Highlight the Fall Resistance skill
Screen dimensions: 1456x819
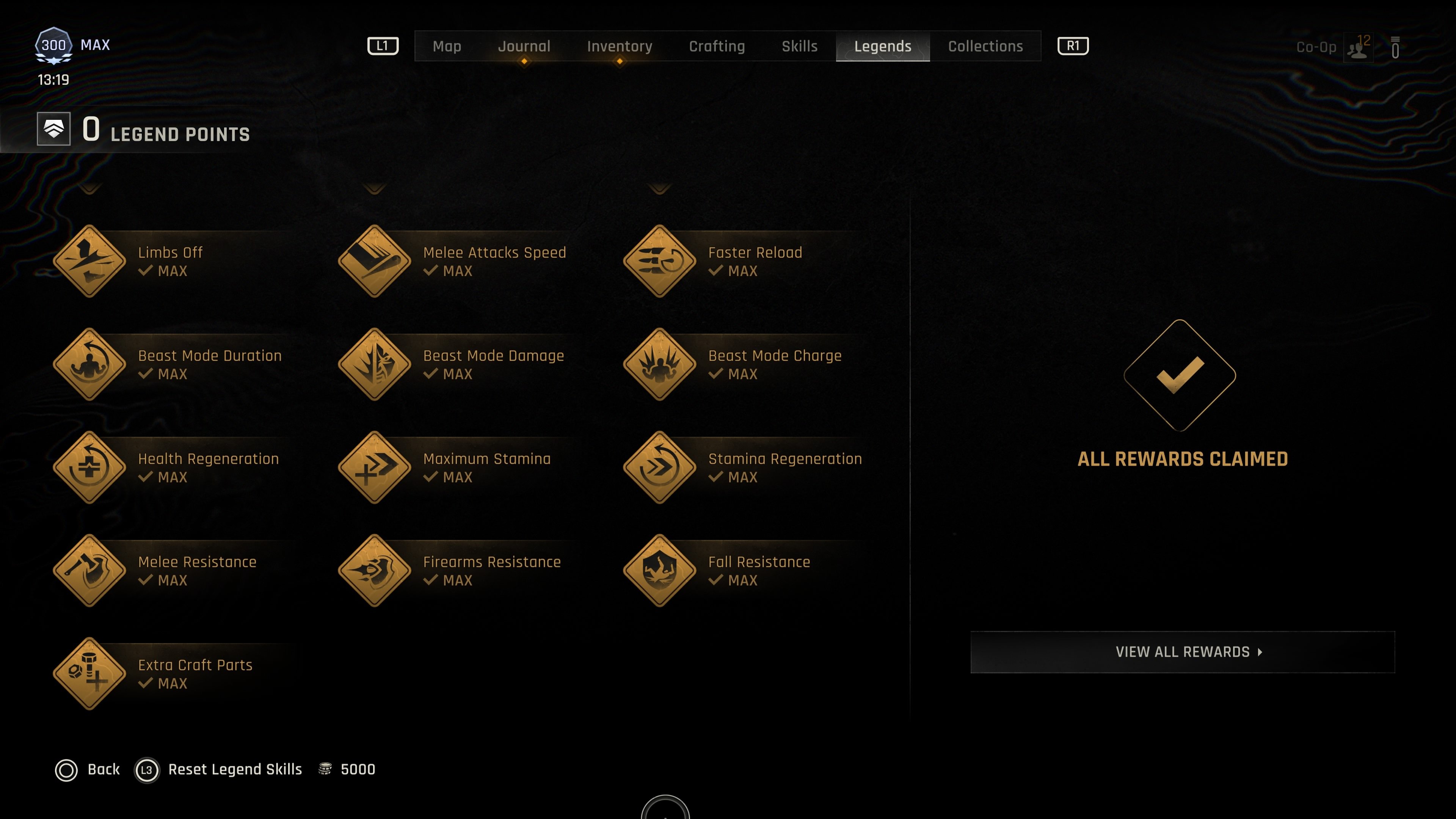[660, 571]
